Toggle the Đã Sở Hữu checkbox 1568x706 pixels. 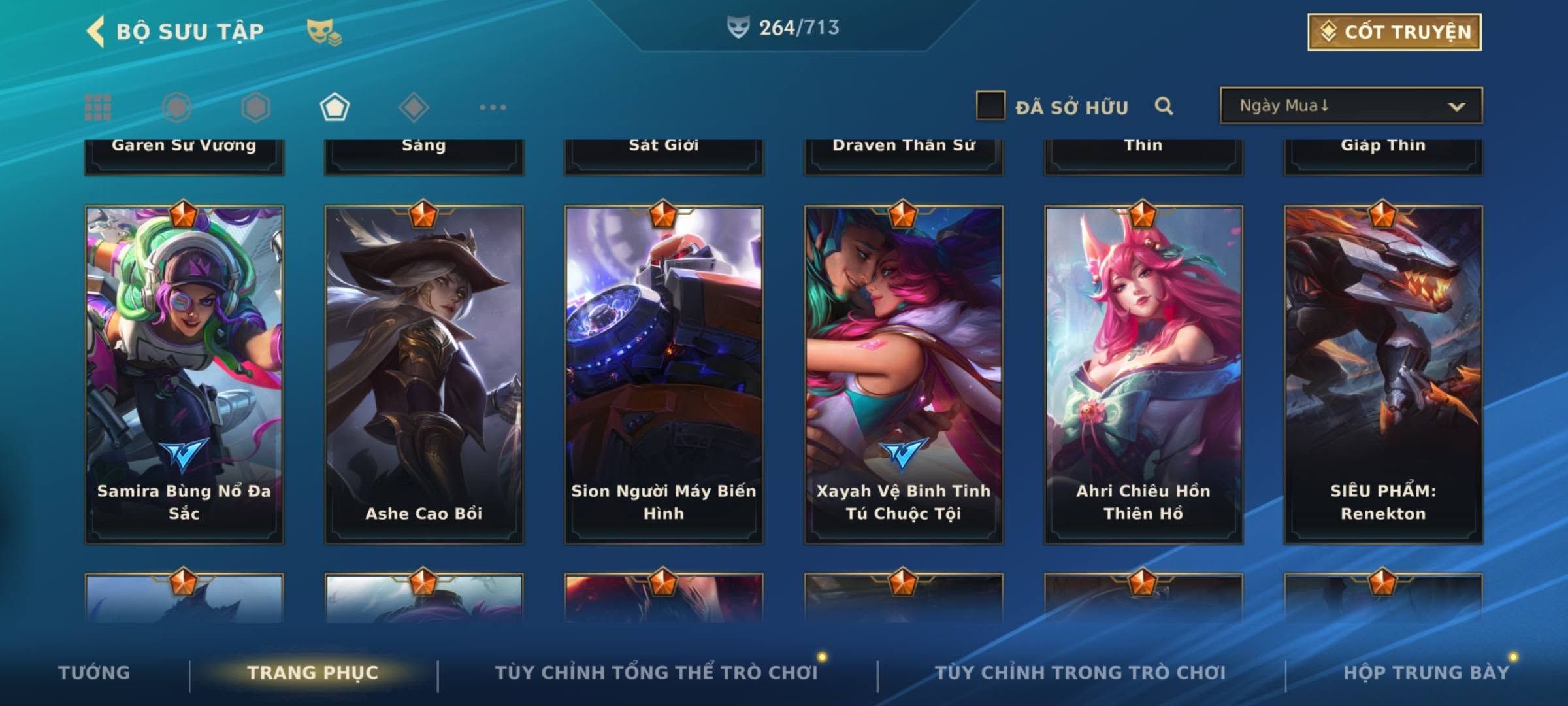pos(990,106)
